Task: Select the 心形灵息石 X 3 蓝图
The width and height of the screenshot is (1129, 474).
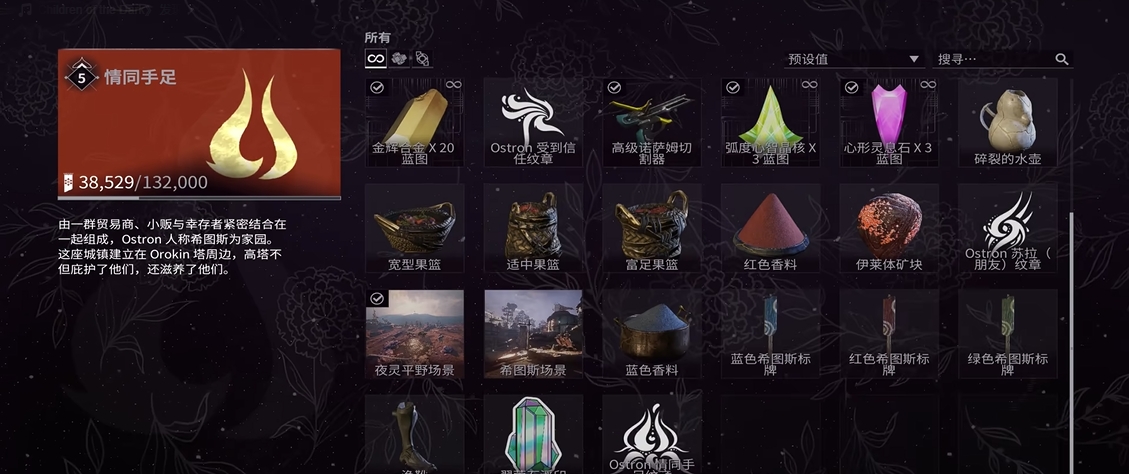Action: pyautogui.click(x=889, y=123)
